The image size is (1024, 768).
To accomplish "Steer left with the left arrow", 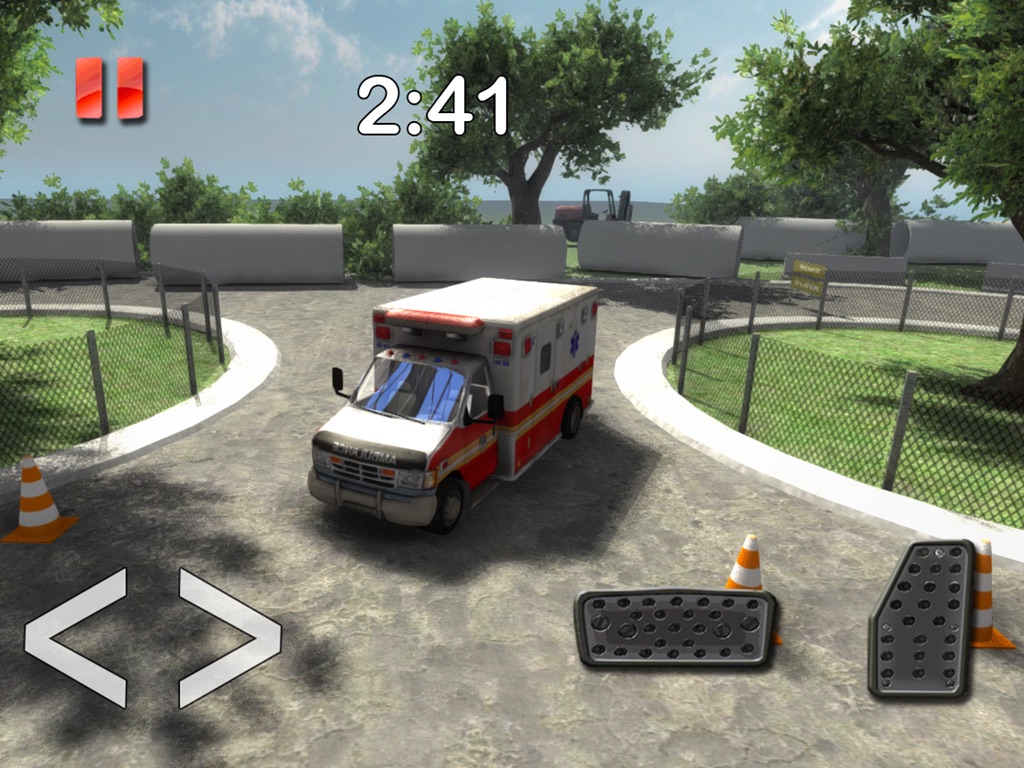I will [76, 637].
